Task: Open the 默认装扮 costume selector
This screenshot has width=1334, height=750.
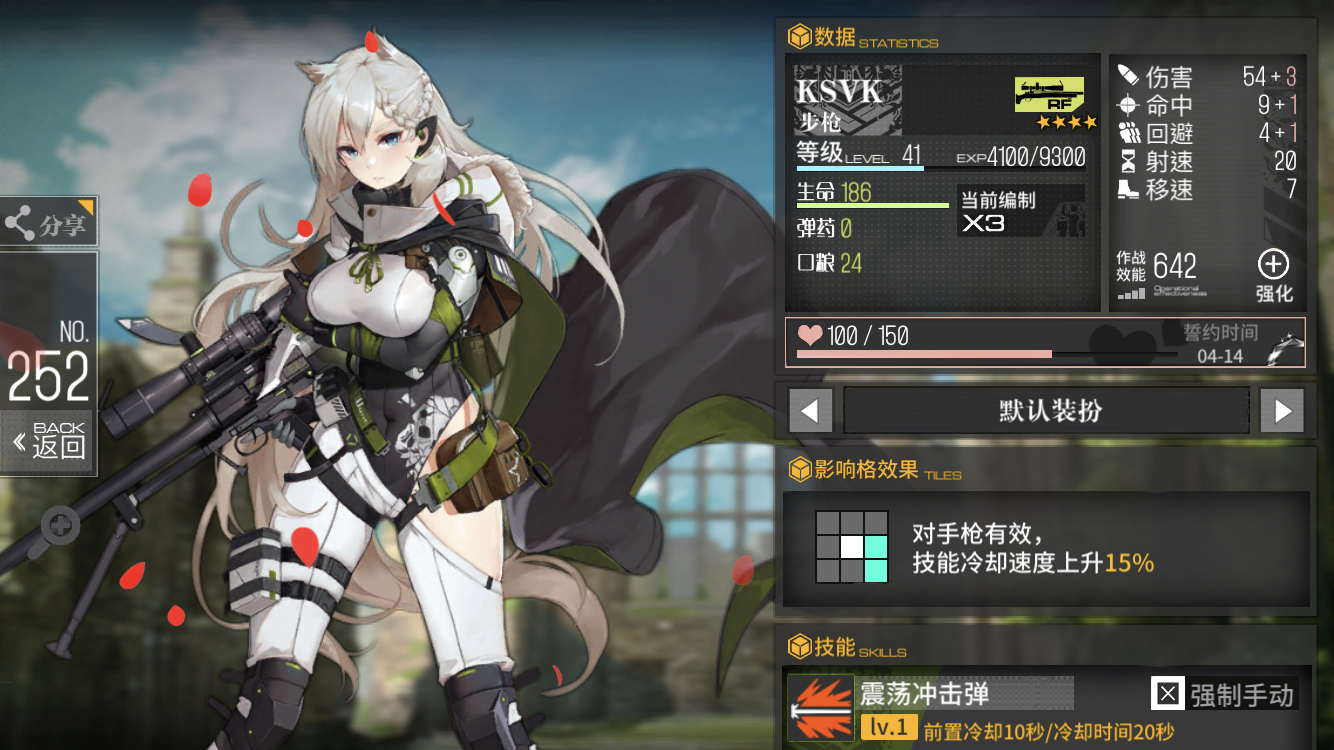Action: click(x=1046, y=410)
